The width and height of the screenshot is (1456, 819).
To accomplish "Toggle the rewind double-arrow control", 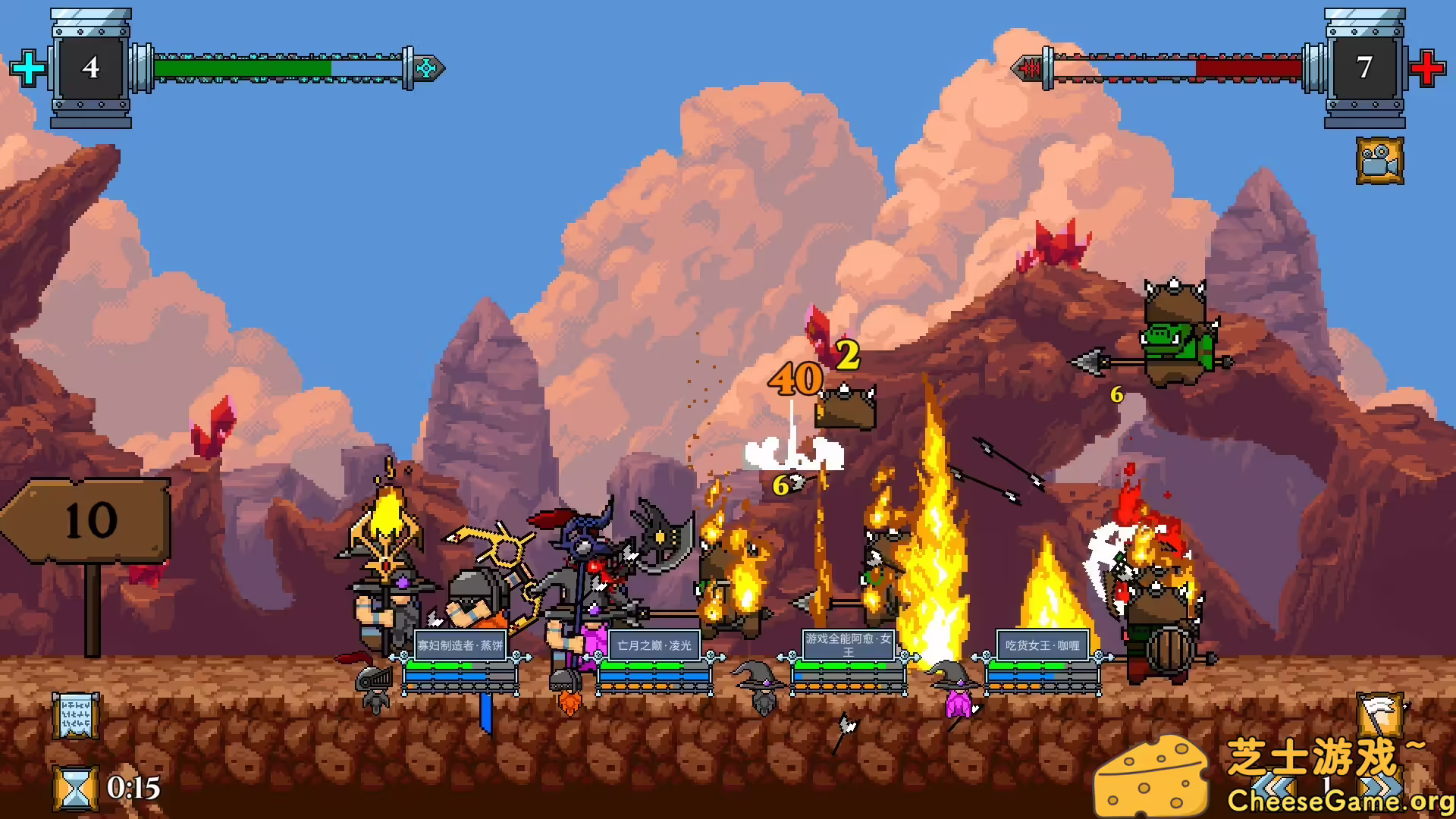I will [x=1272, y=785].
